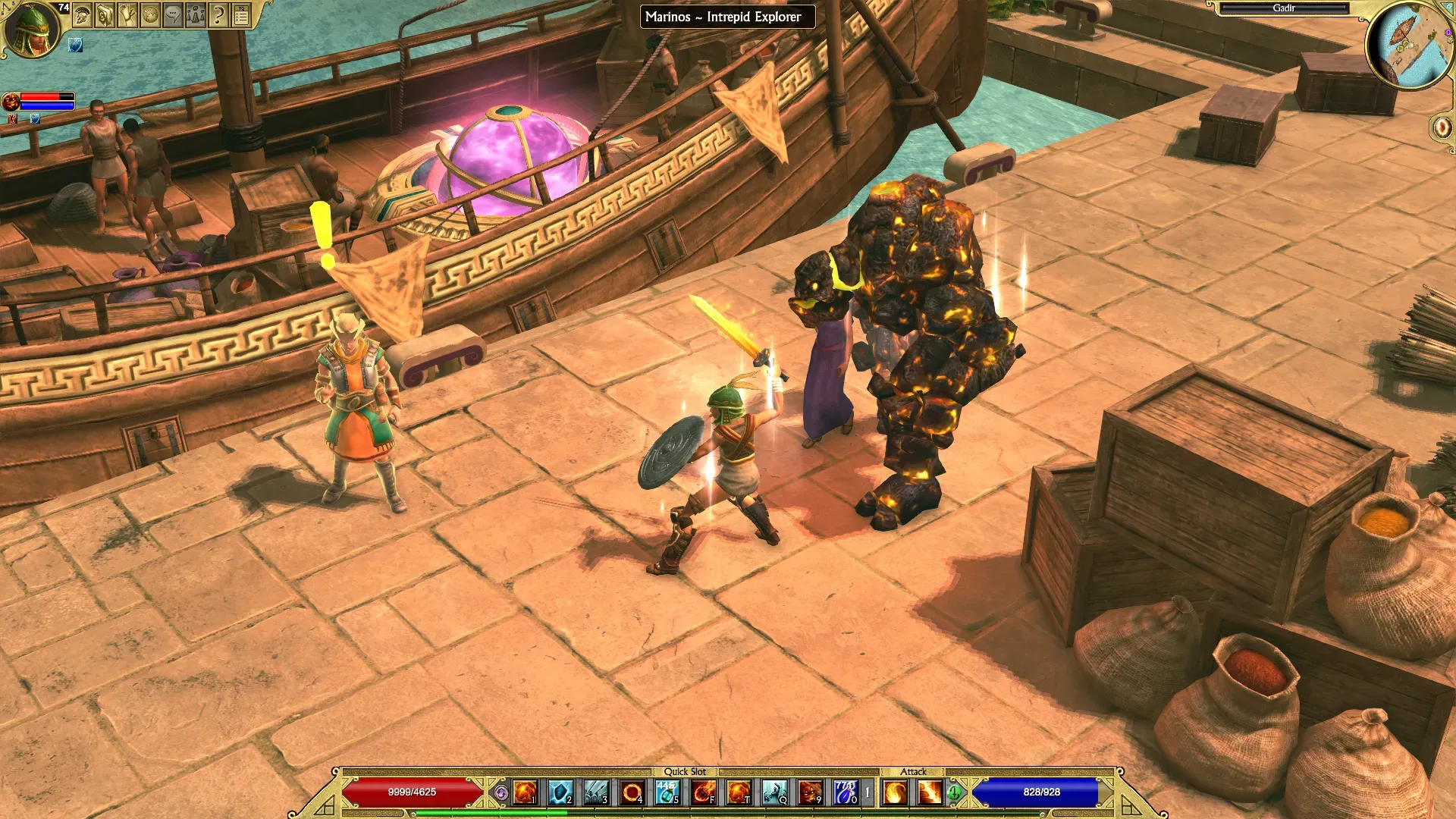Open the chat speech bubble icon

[173, 14]
